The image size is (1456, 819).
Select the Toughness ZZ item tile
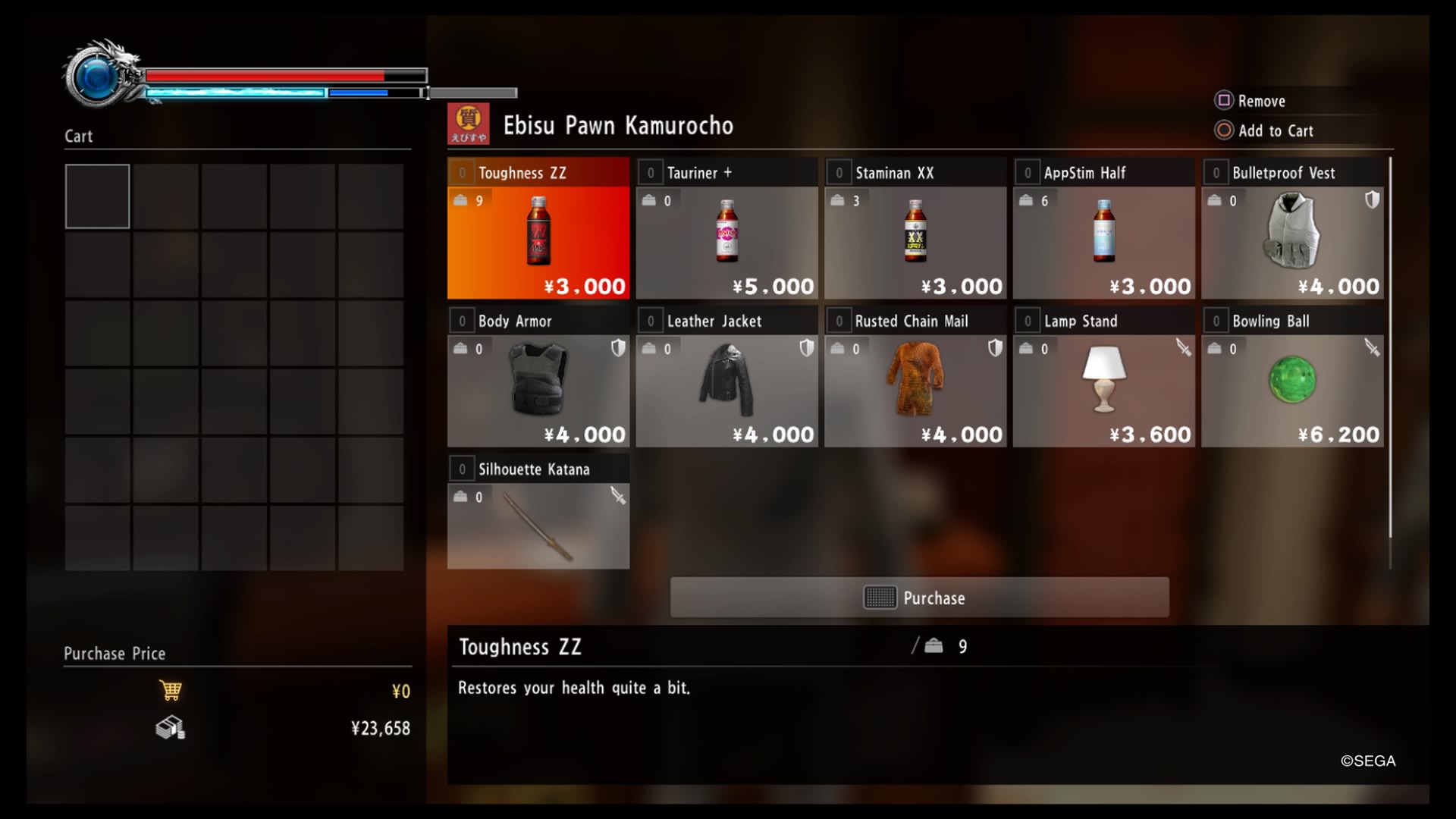tap(538, 227)
